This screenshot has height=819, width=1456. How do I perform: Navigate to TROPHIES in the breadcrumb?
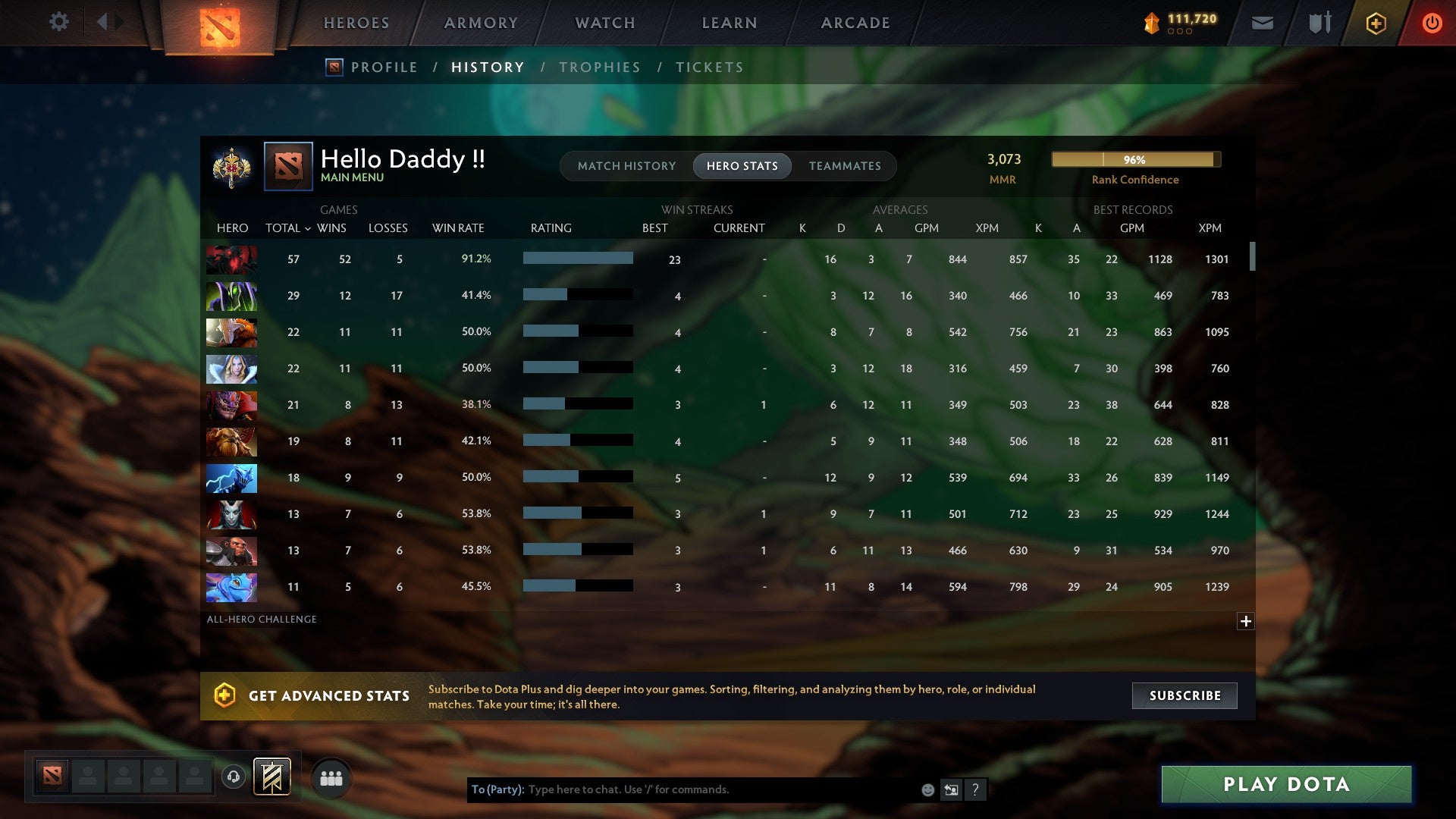pyautogui.click(x=599, y=67)
